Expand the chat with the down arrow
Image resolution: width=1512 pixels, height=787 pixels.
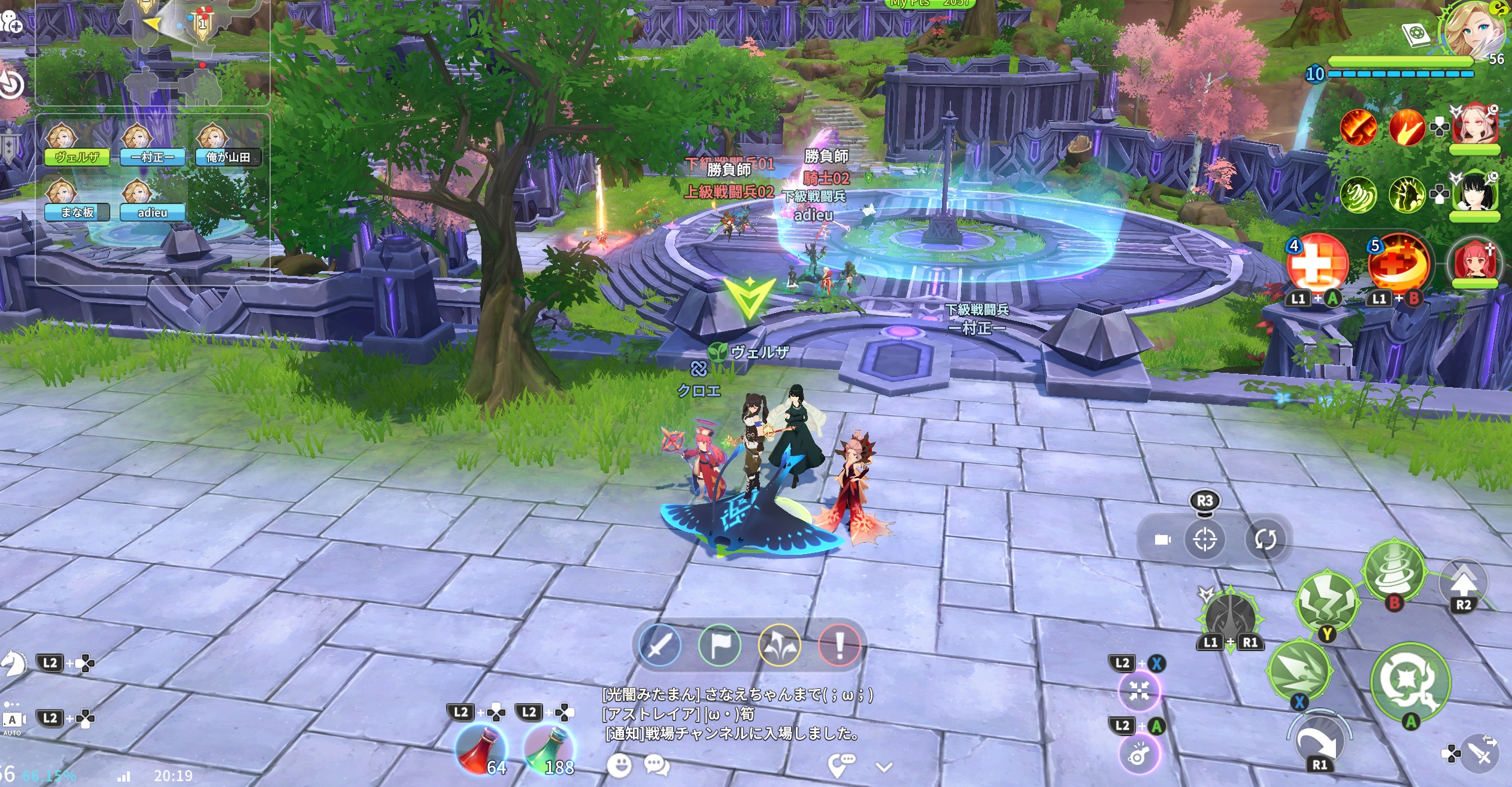pos(884,767)
